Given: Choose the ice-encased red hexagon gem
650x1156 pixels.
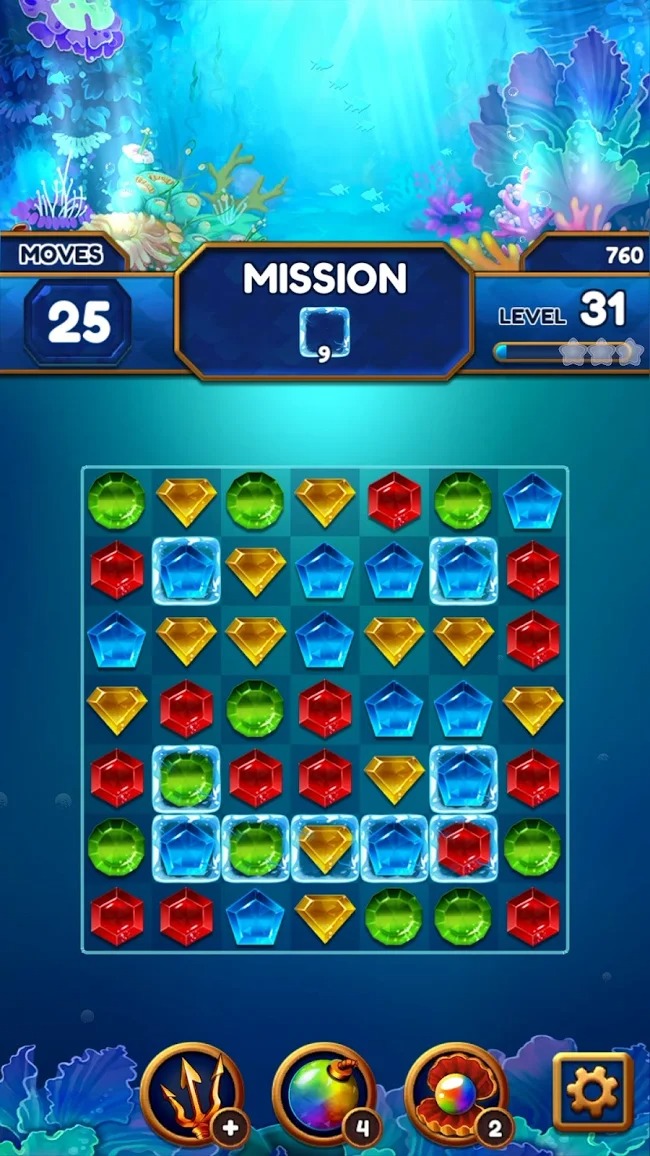Looking at the screenshot, I should [x=463, y=847].
